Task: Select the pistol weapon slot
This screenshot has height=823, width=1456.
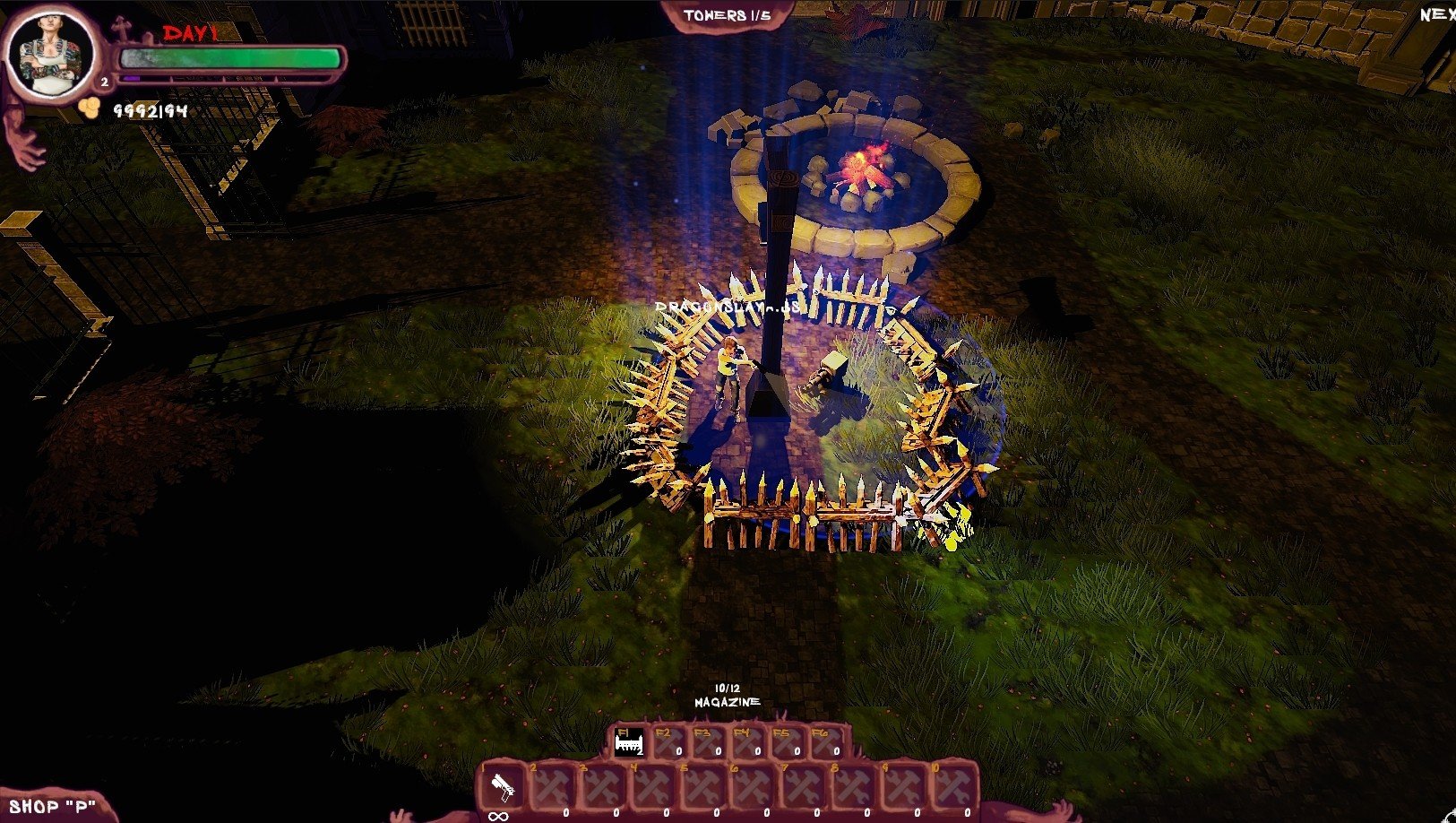Action: pos(503,788)
